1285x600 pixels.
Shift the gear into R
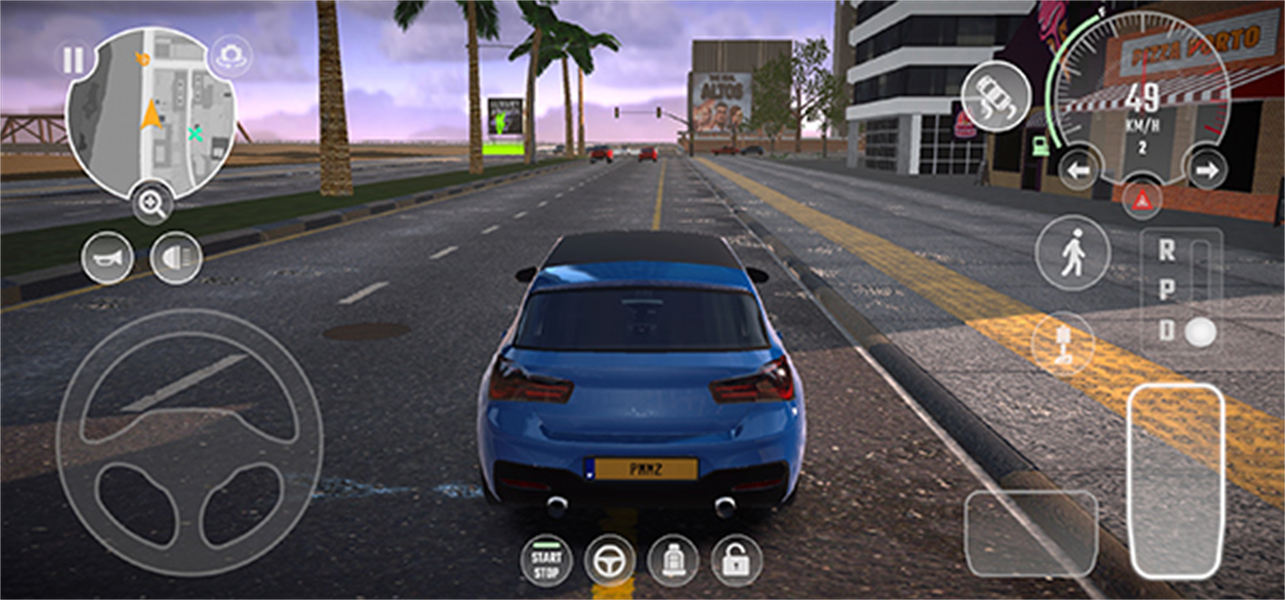click(x=1167, y=251)
